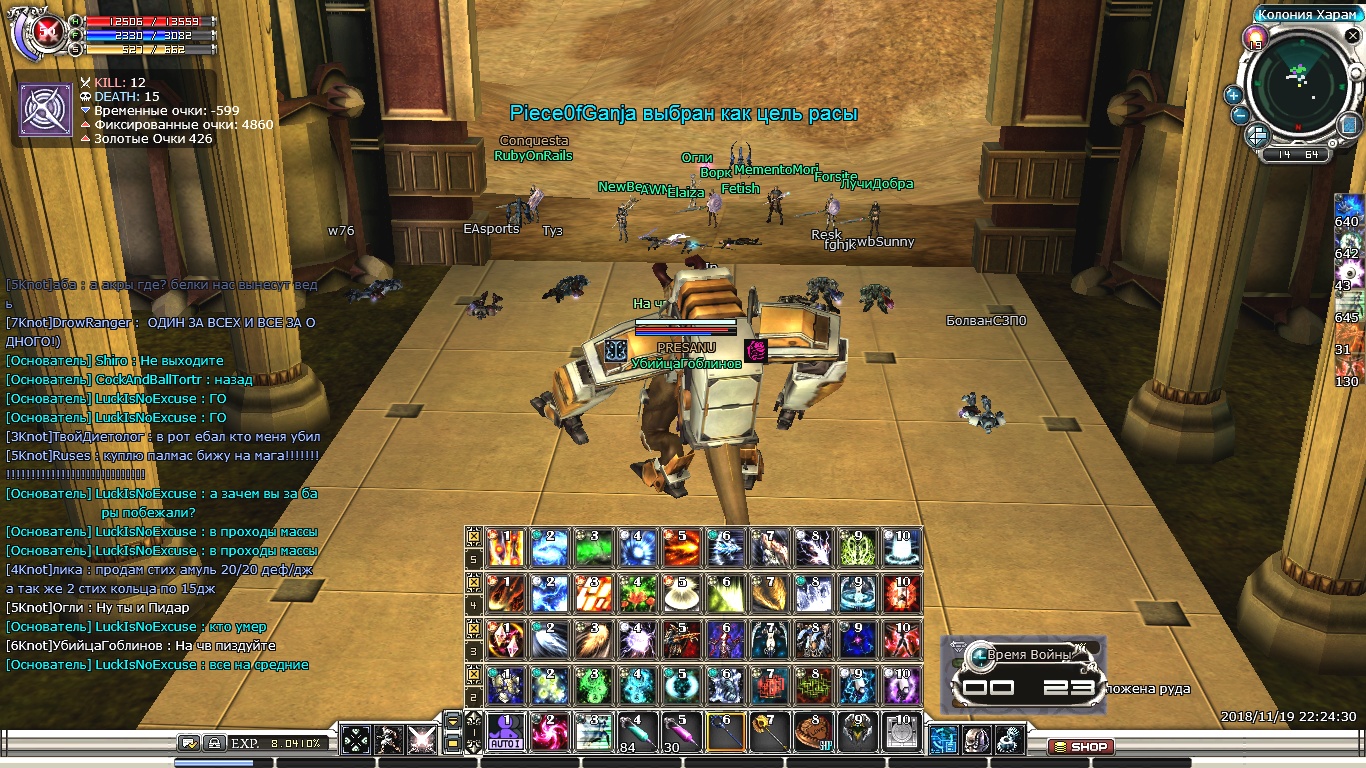Select the pink swirl skill in slot 2
Screen dimensions: 1366x768
coord(549,733)
